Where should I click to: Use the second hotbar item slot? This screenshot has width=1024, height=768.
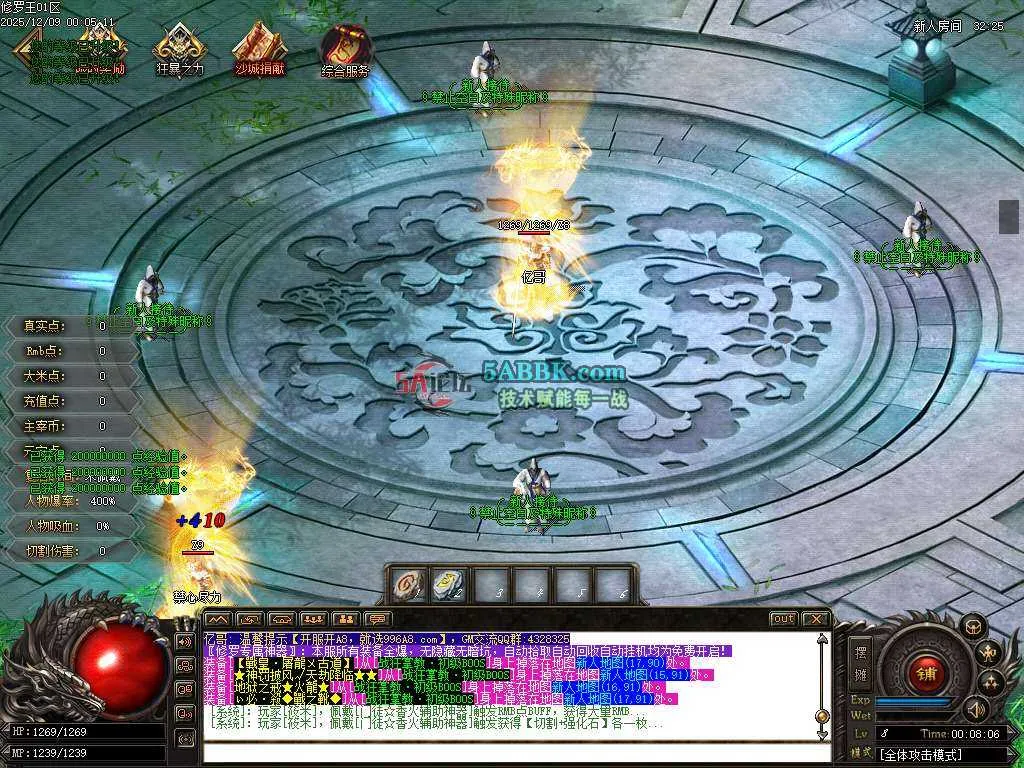point(446,584)
